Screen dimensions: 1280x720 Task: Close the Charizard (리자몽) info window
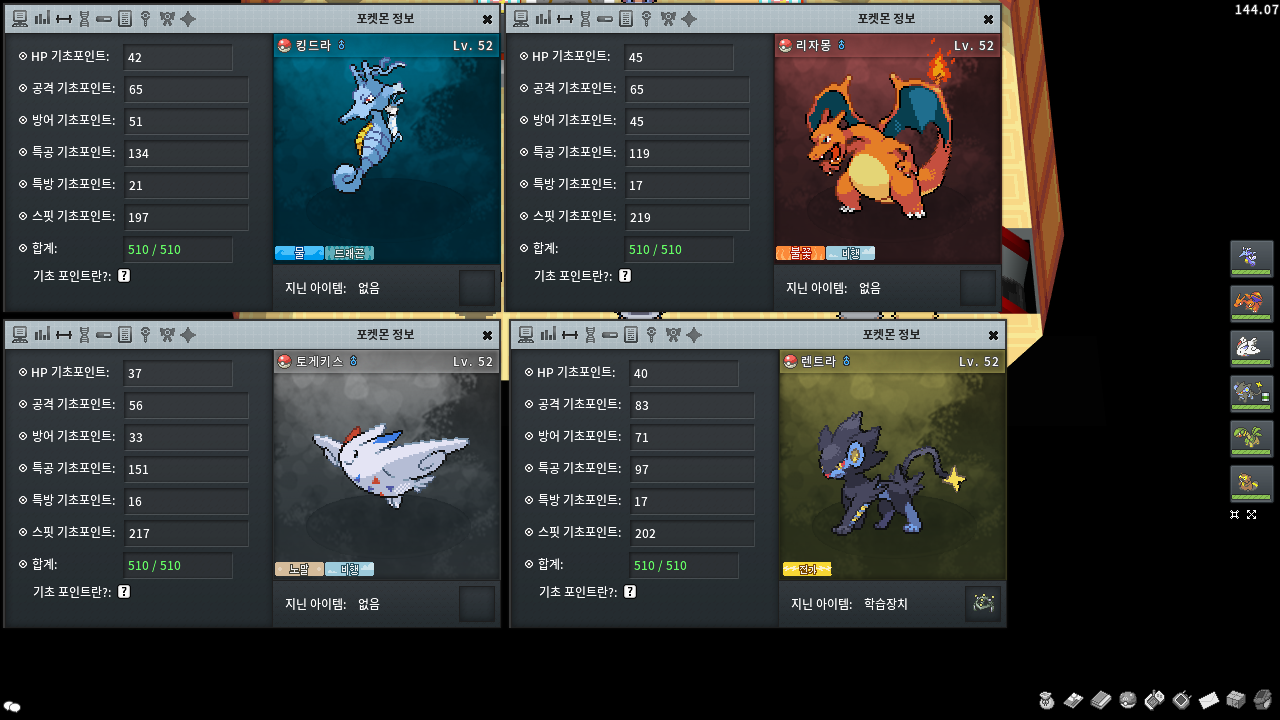[x=988, y=19]
